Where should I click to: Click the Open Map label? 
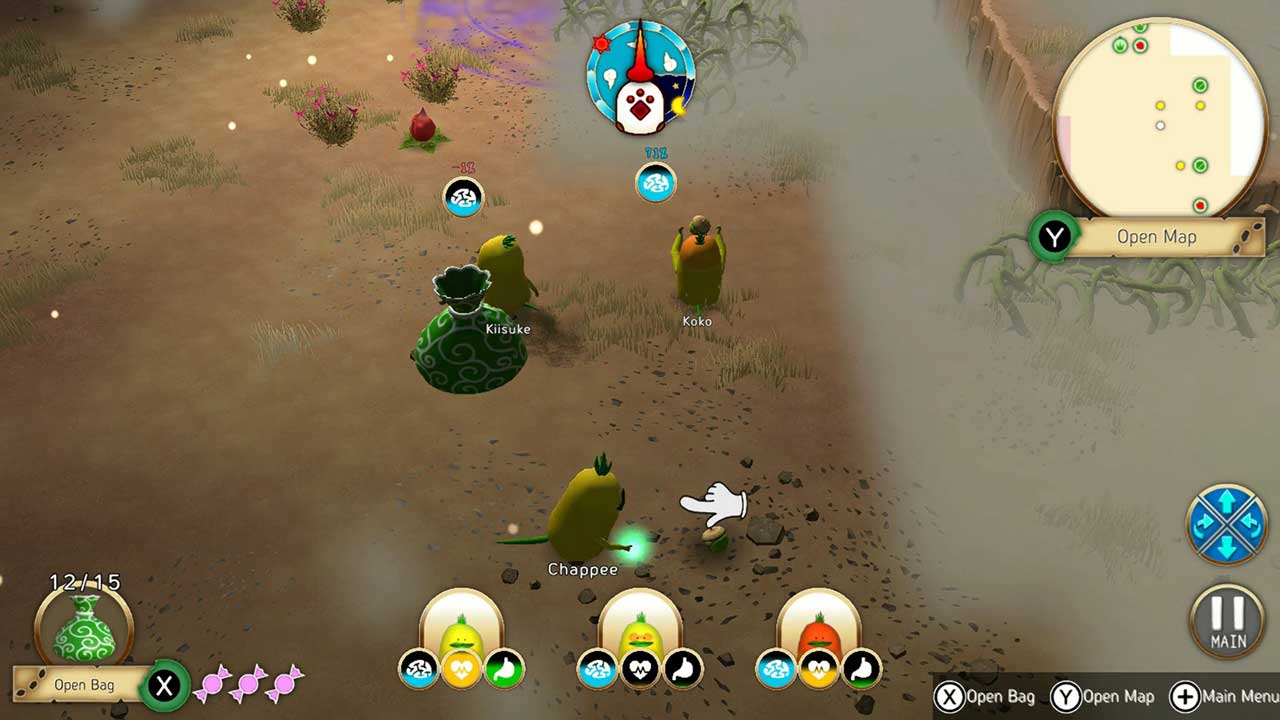[x=1156, y=237]
